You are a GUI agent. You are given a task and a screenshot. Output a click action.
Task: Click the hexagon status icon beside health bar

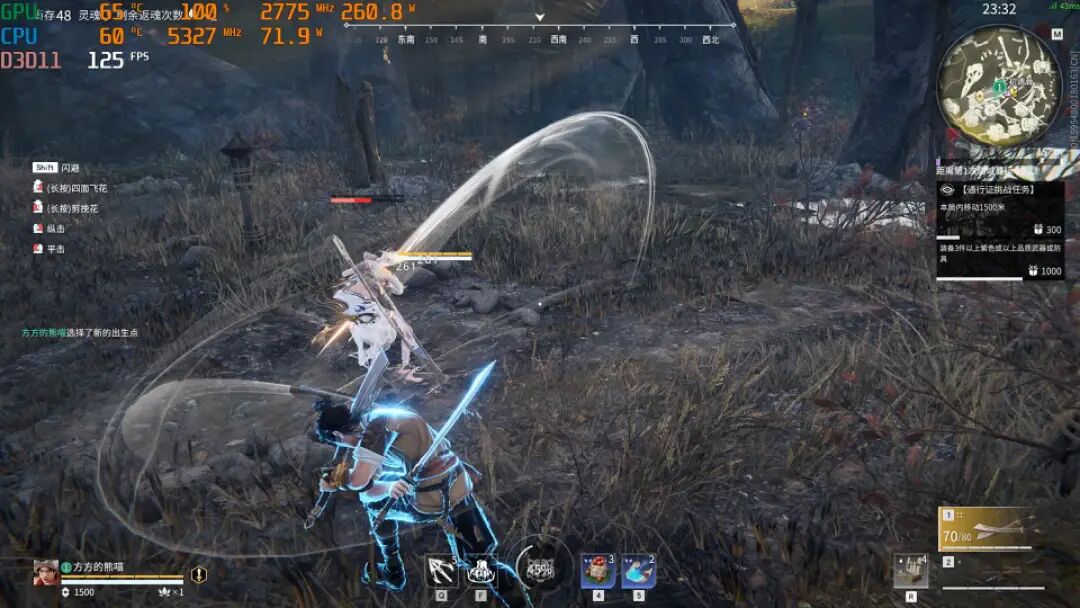(x=199, y=574)
